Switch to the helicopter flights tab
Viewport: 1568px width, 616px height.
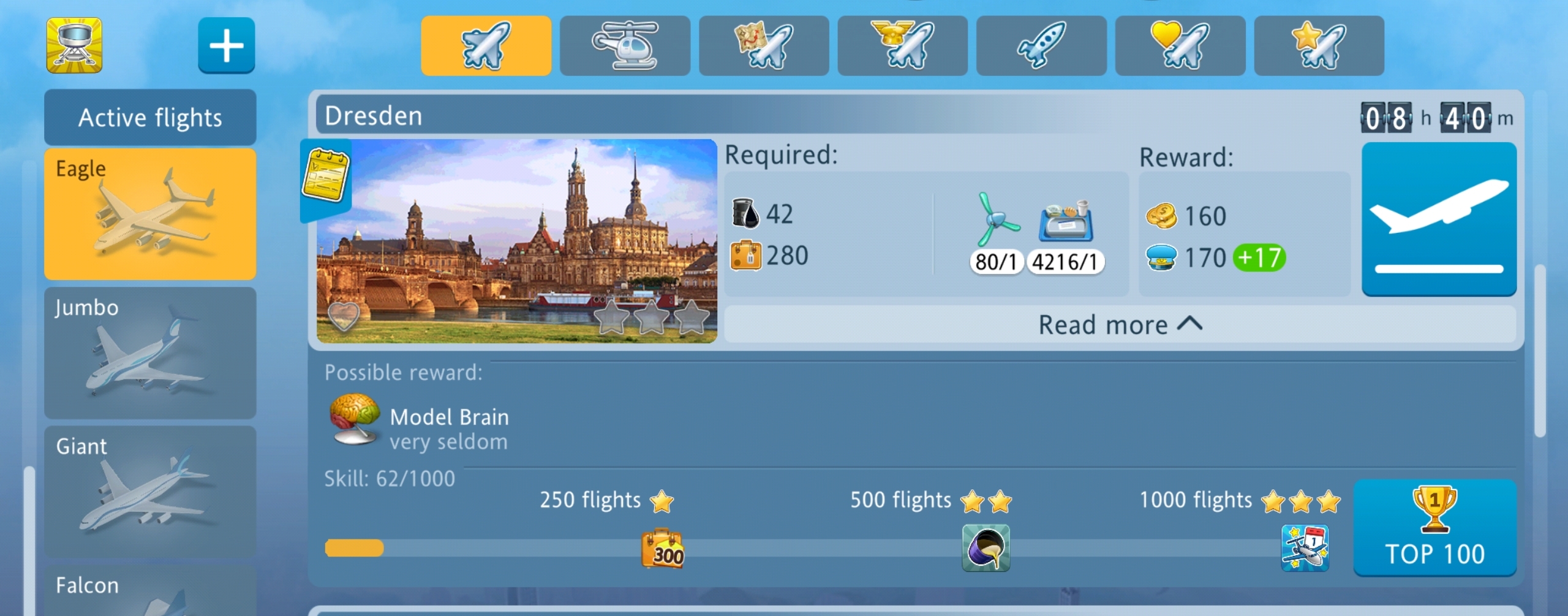coord(625,46)
